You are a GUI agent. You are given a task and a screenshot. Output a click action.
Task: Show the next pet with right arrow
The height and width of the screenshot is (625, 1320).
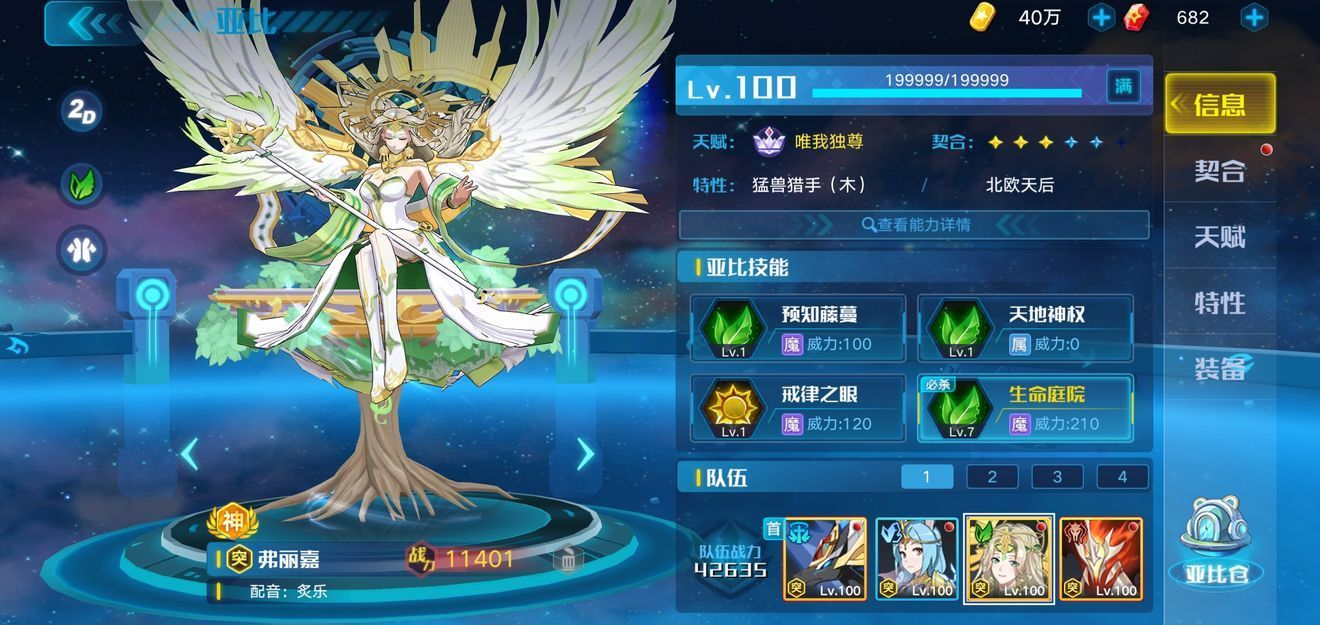(585, 454)
